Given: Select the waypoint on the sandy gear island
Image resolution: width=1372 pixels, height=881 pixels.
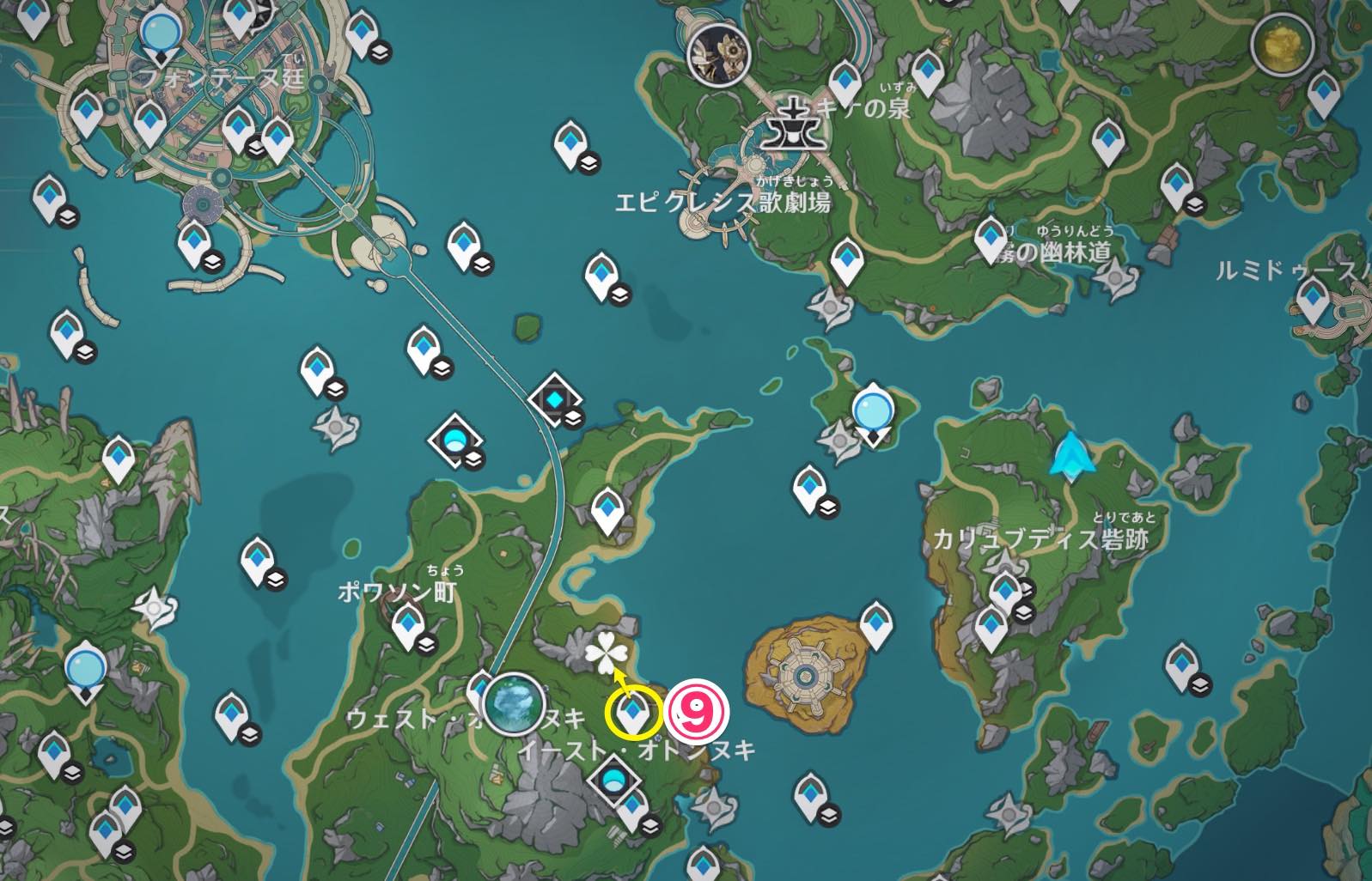Looking at the screenshot, I should [x=875, y=623].
